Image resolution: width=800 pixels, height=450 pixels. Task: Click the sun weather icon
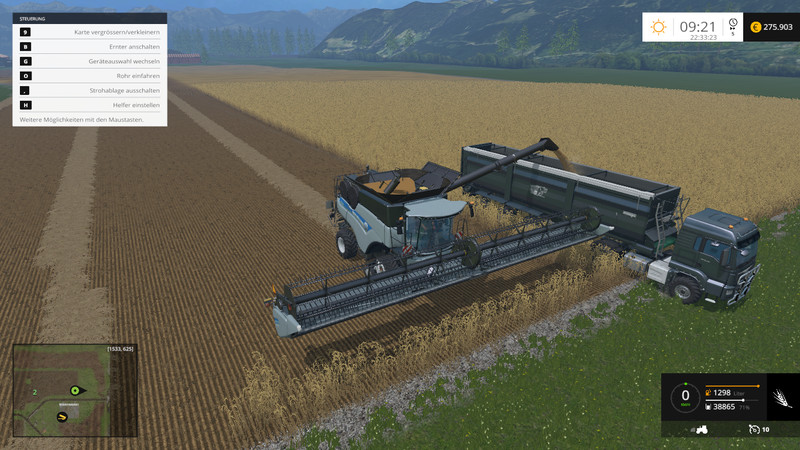click(x=658, y=27)
